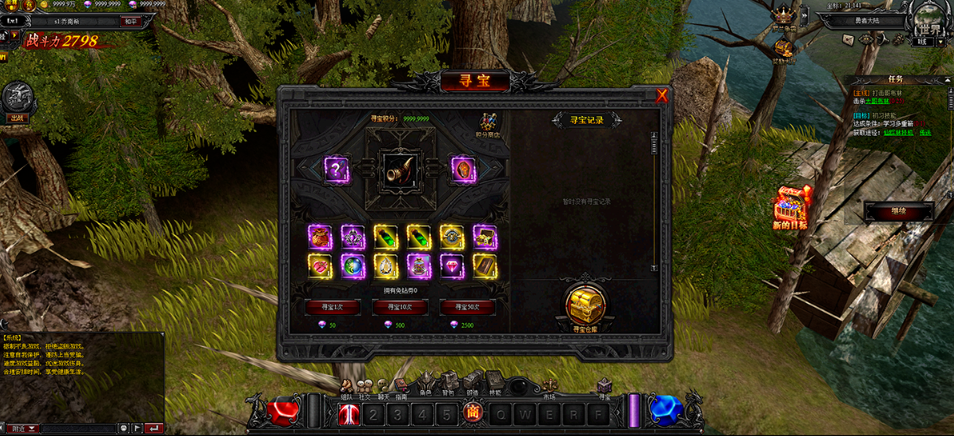
Task: Open the new goals (新的目标) treasure chest
Action: coord(790,206)
